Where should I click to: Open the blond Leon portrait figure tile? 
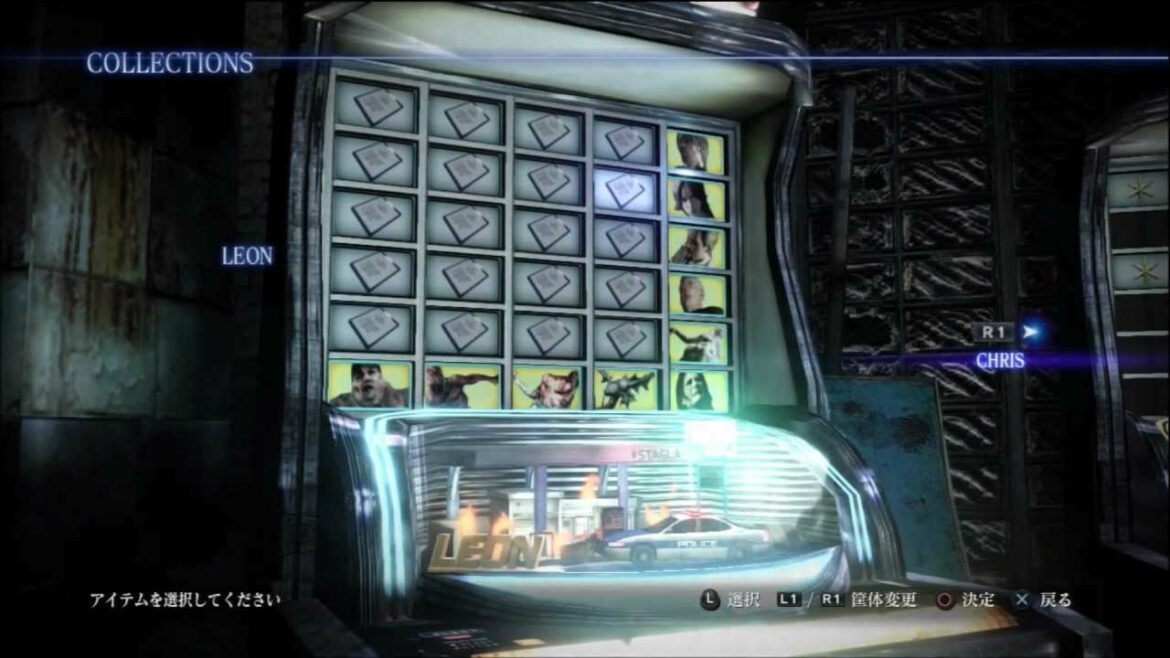698,150
